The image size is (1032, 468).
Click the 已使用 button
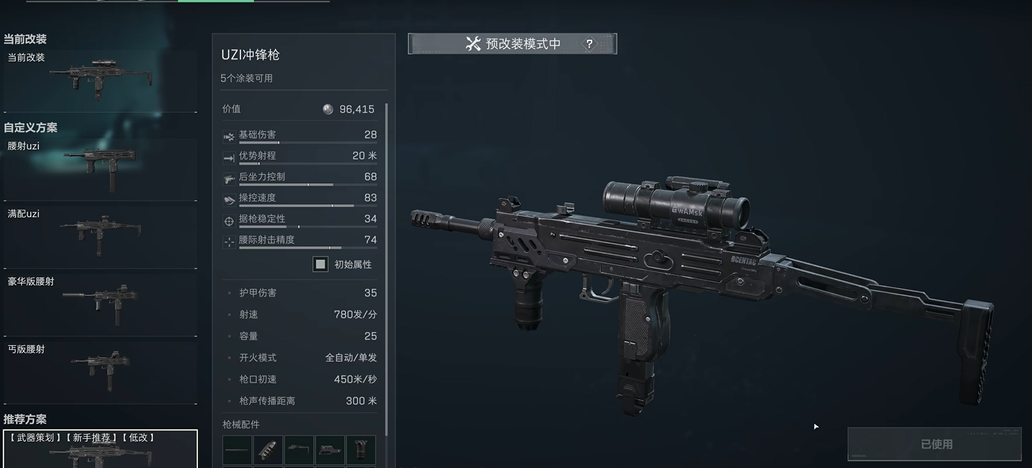coord(936,444)
